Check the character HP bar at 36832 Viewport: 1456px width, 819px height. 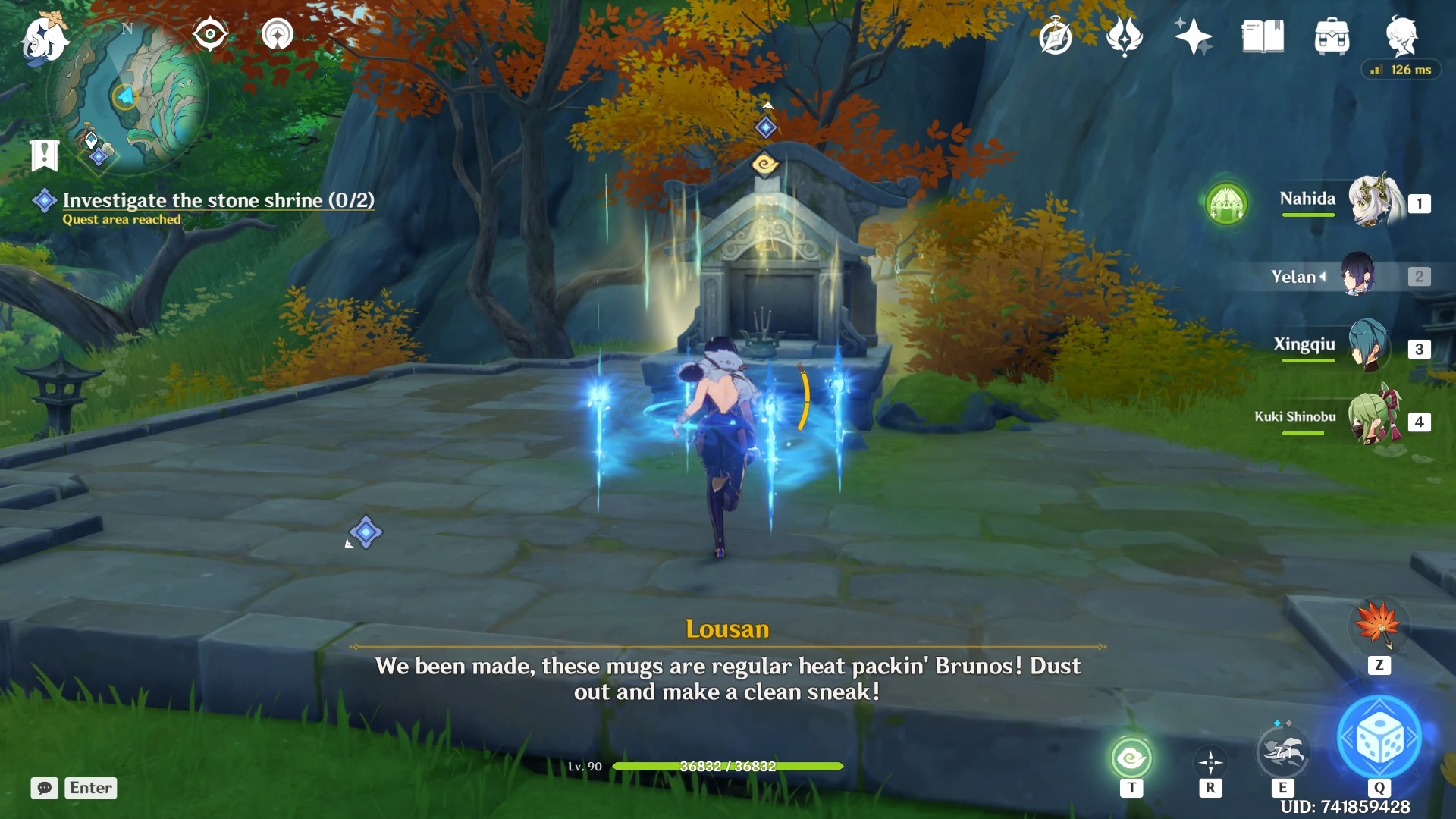coord(728,766)
